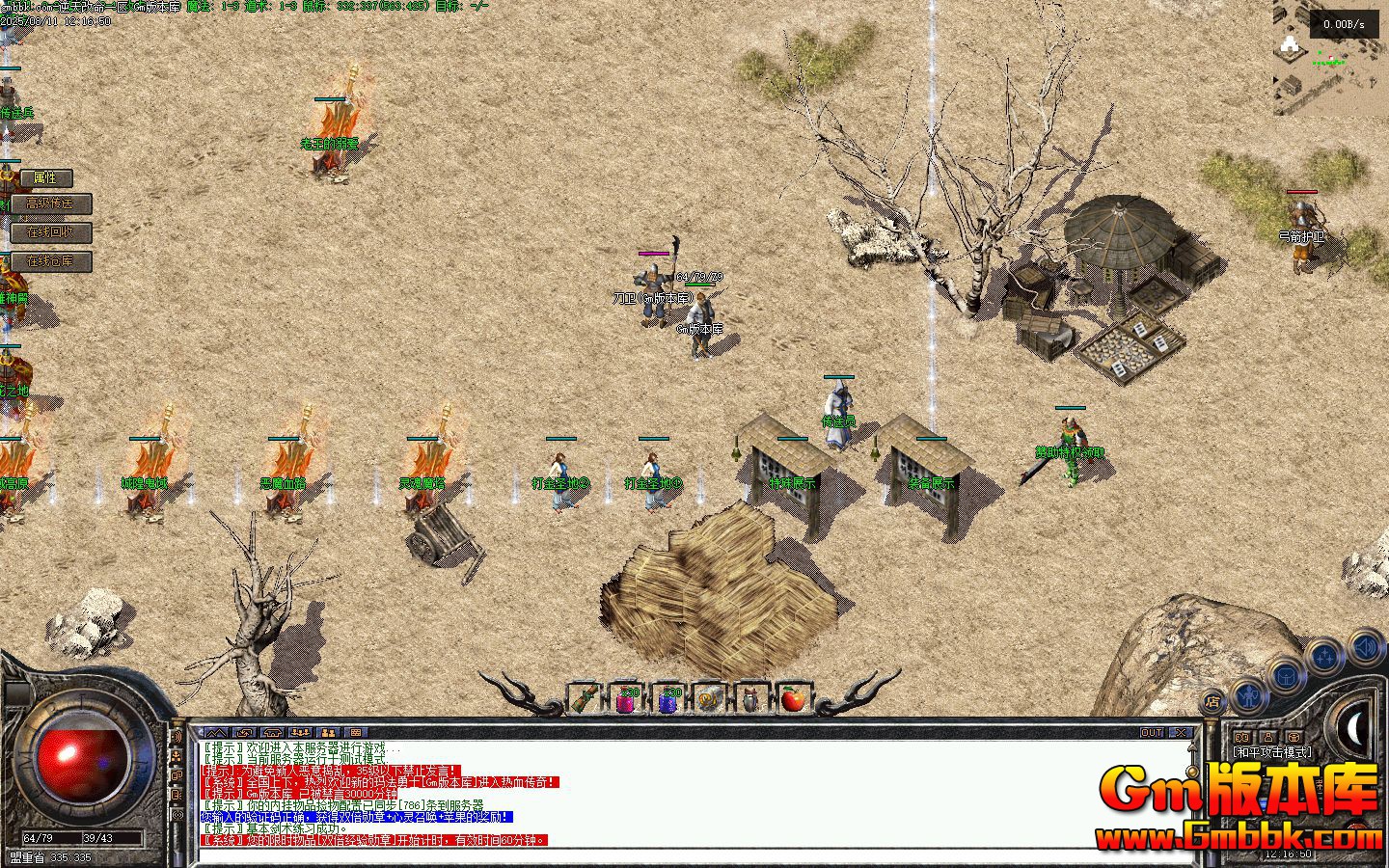Click the minimap in the corner

(x=1331, y=58)
